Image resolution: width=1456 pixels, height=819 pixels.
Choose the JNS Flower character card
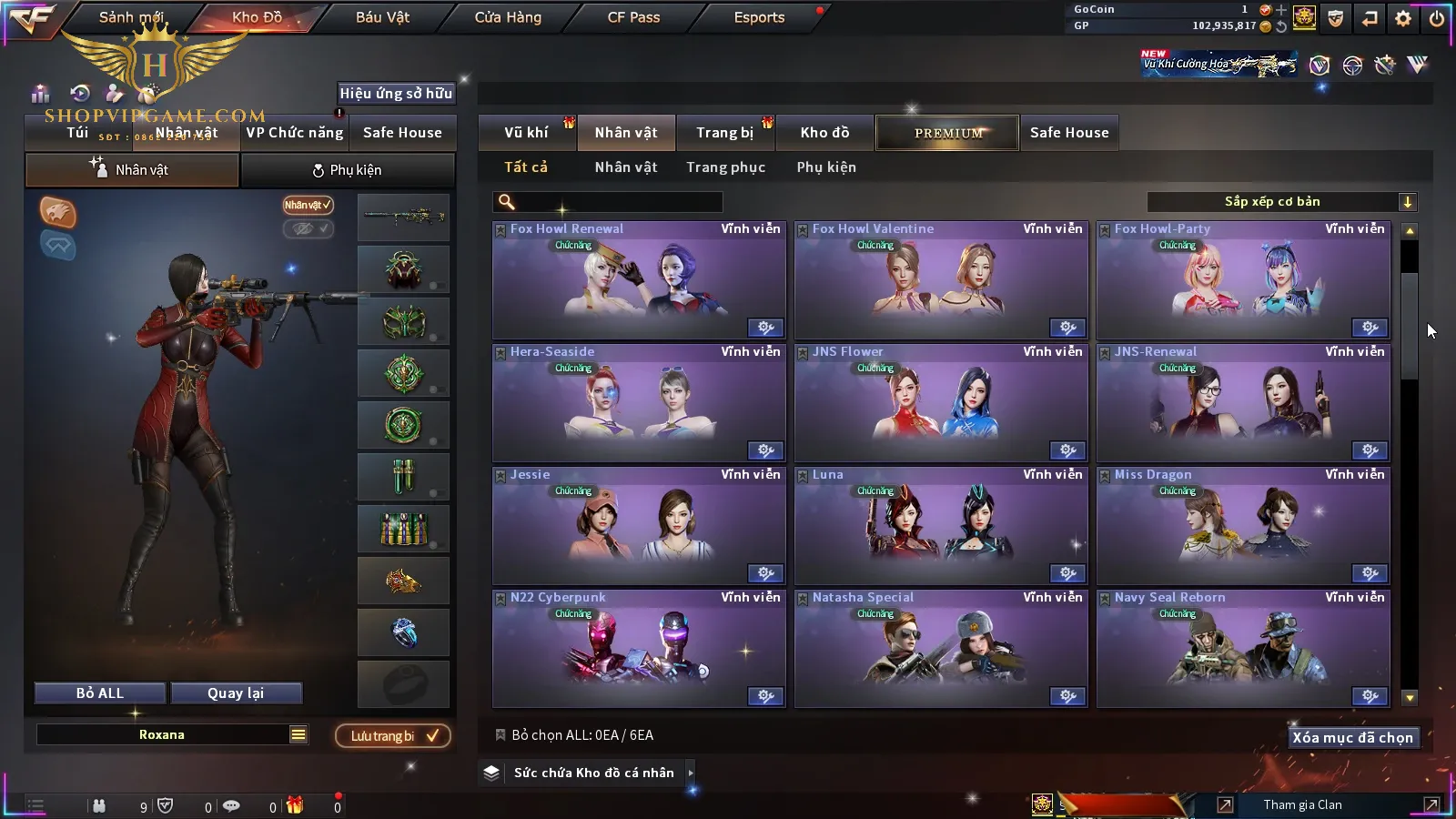(x=941, y=404)
